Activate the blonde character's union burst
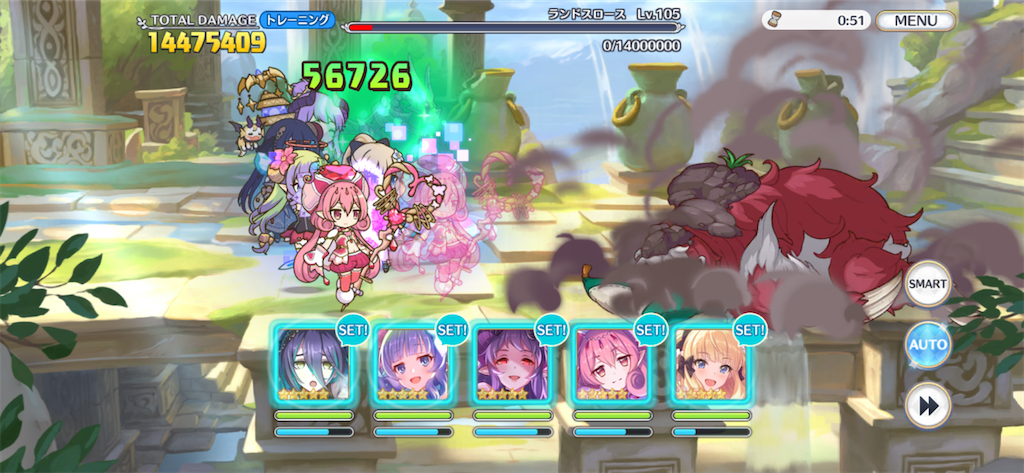 pos(711,363)
